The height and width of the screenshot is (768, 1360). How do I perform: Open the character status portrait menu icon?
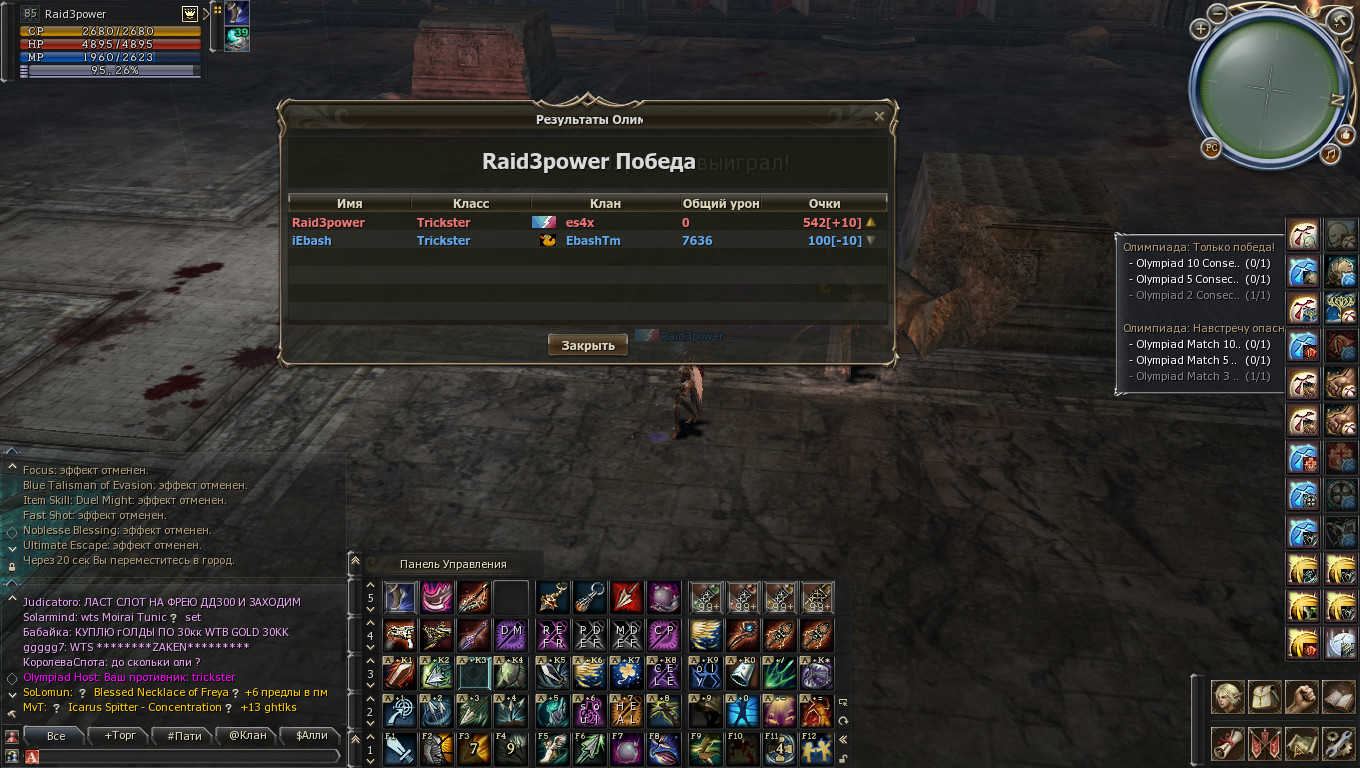(1228, 697)
